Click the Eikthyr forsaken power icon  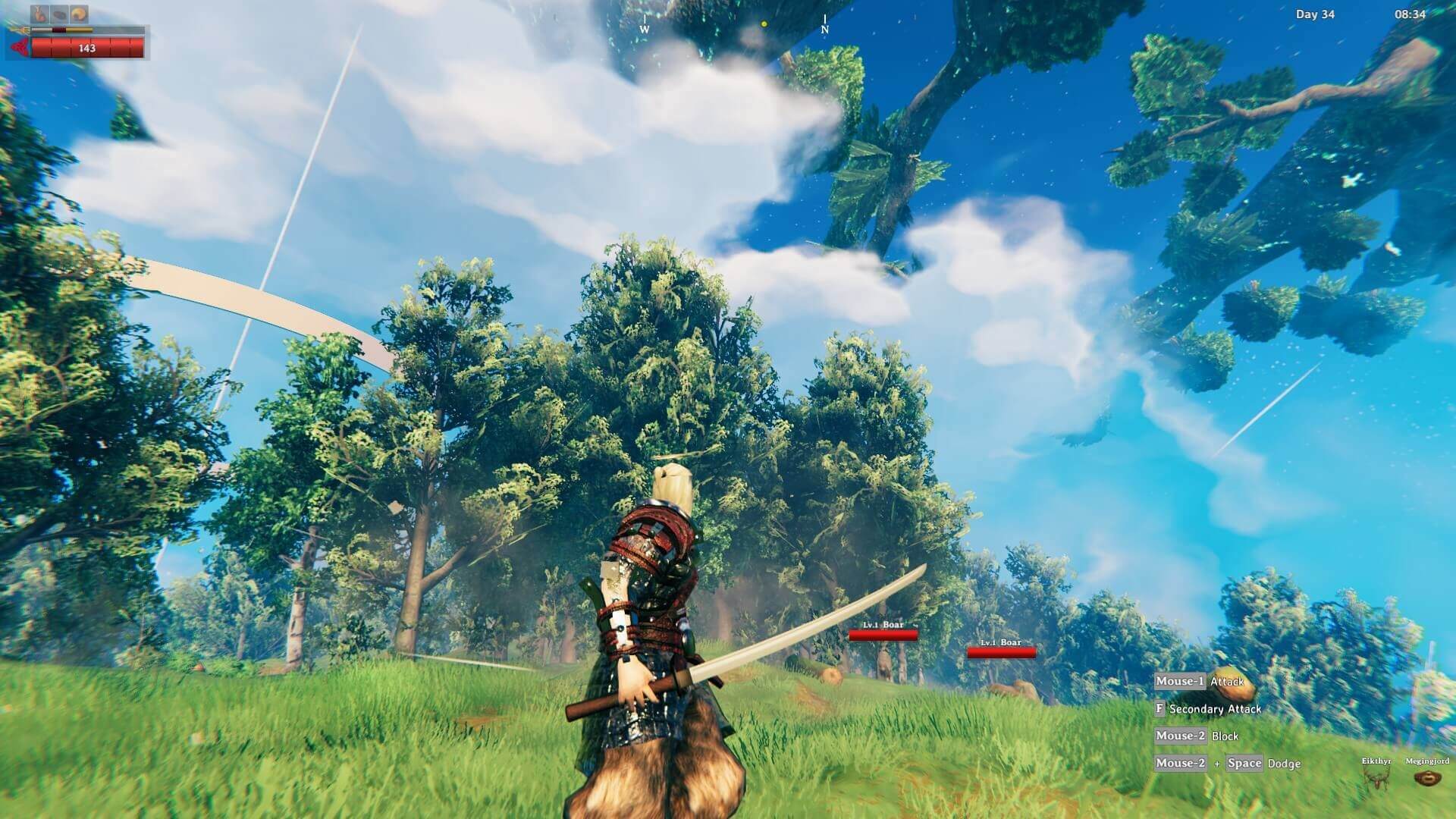[x=1376, y=778]
